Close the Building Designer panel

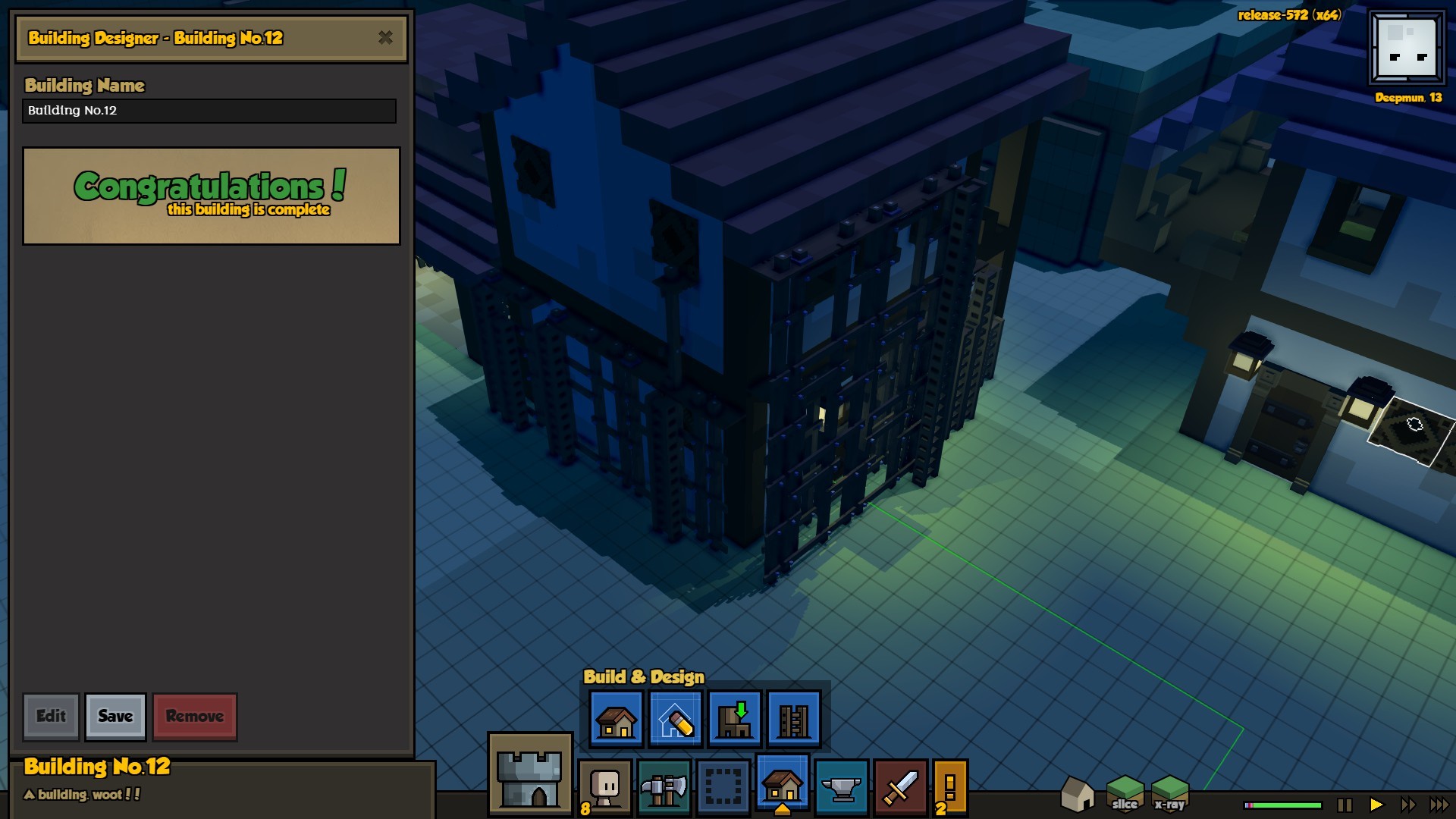(385, 37)
